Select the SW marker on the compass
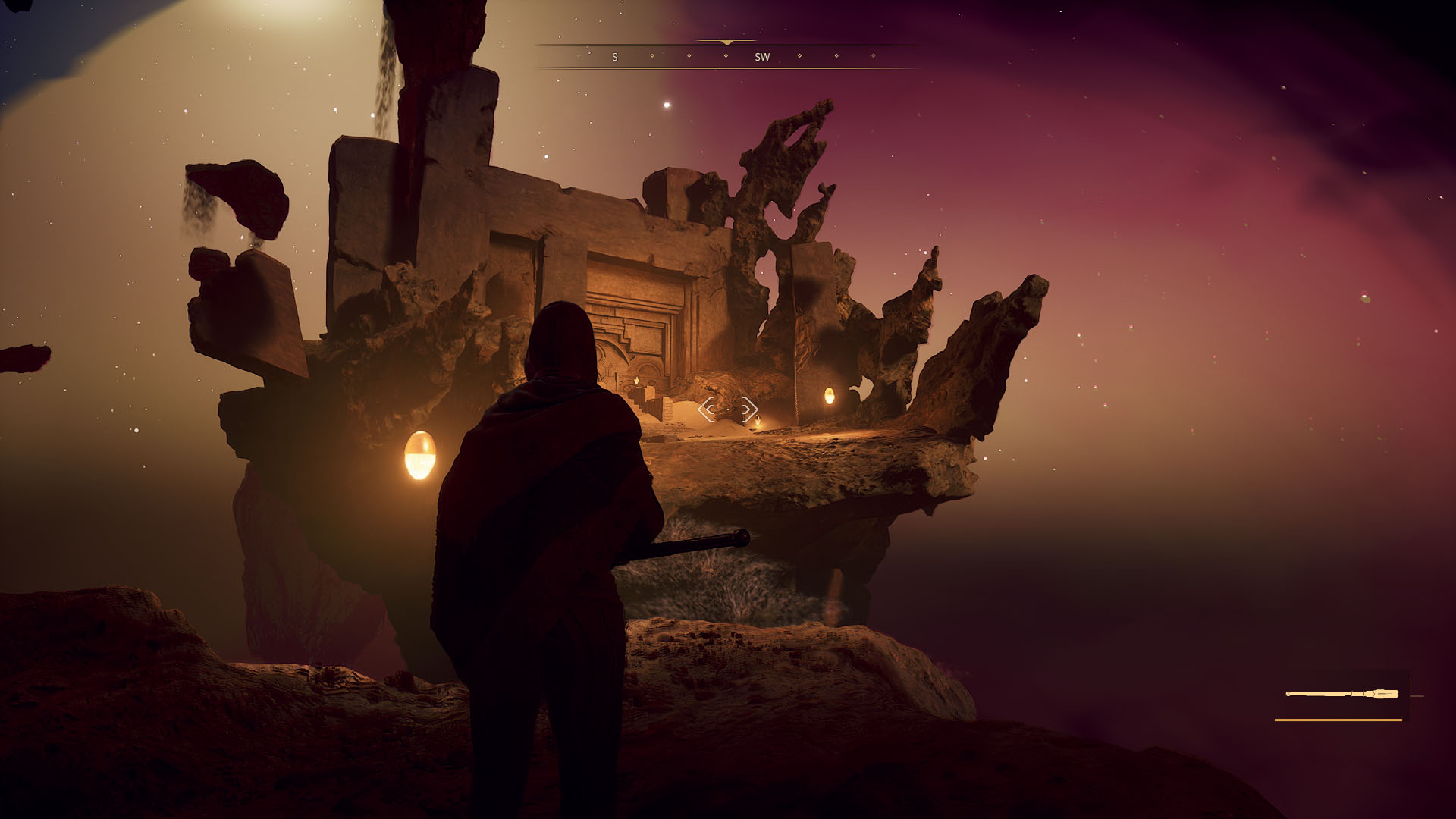The width and height of the screenshot is (1456, 819). pos(763,56)
